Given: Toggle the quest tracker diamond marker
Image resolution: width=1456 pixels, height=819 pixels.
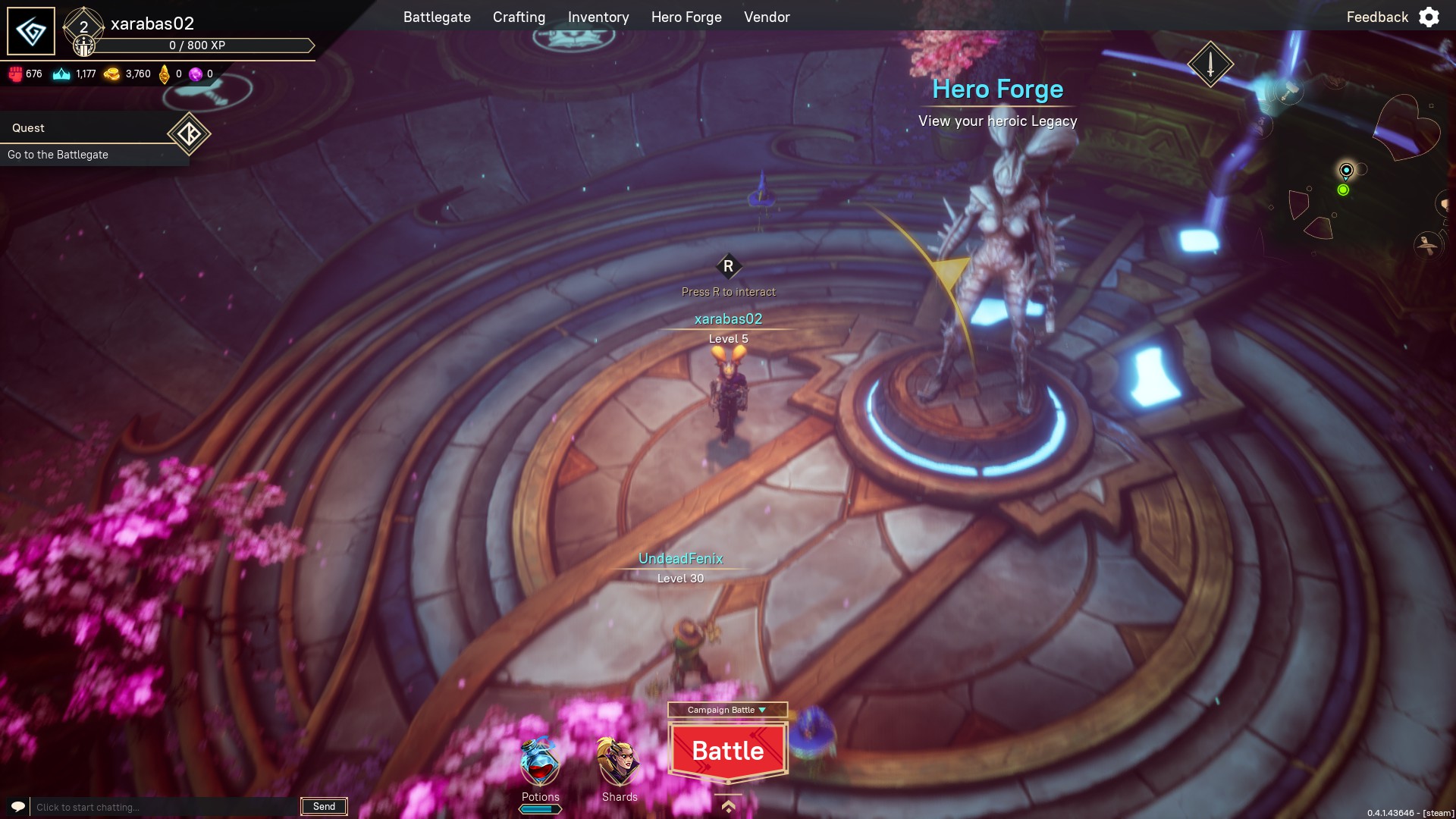Looking at the screenshot, I should click(x=190, y=134).
